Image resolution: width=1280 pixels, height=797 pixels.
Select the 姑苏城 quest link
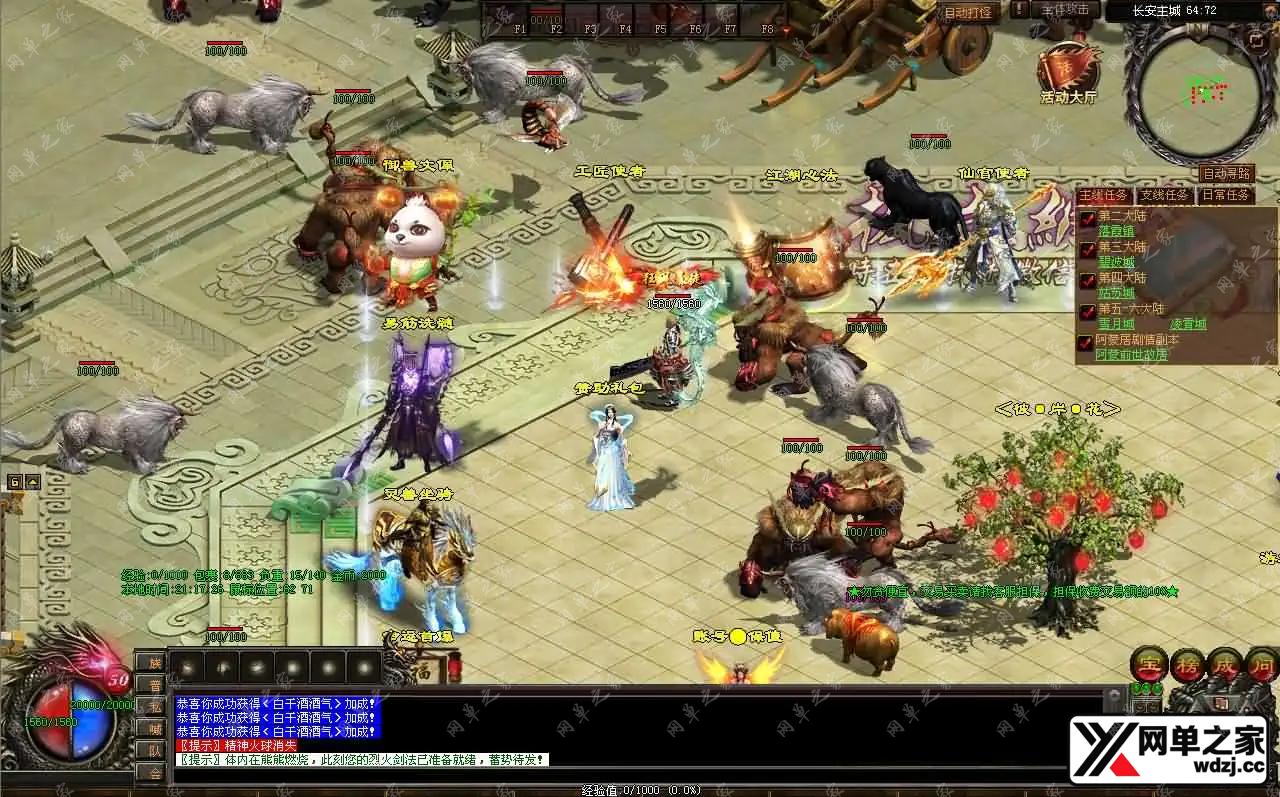coord(1115,293)
